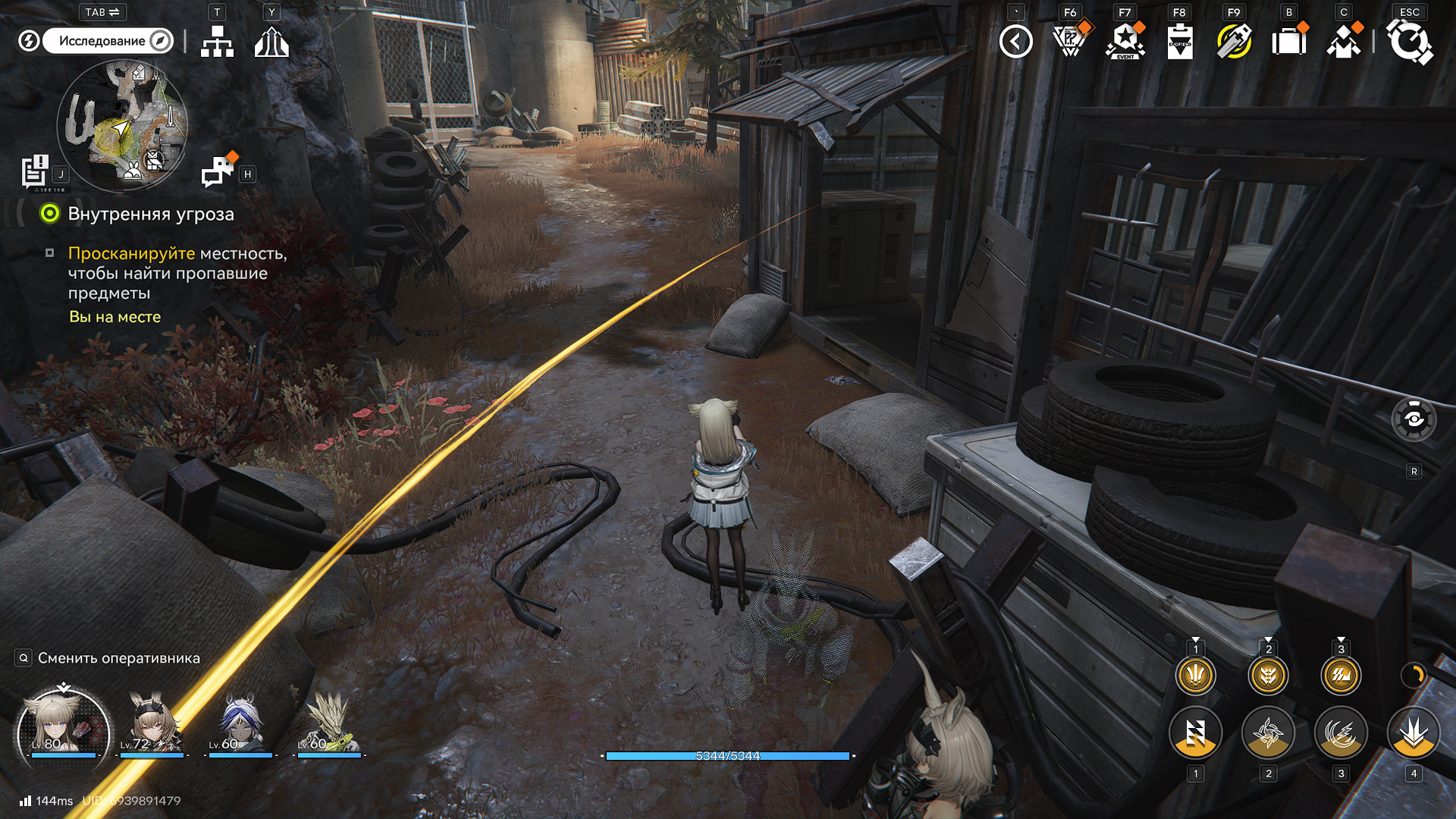Open the chat robot speech-bubble icon
This screenshot has width=1456, height=819.
point(218,171)
